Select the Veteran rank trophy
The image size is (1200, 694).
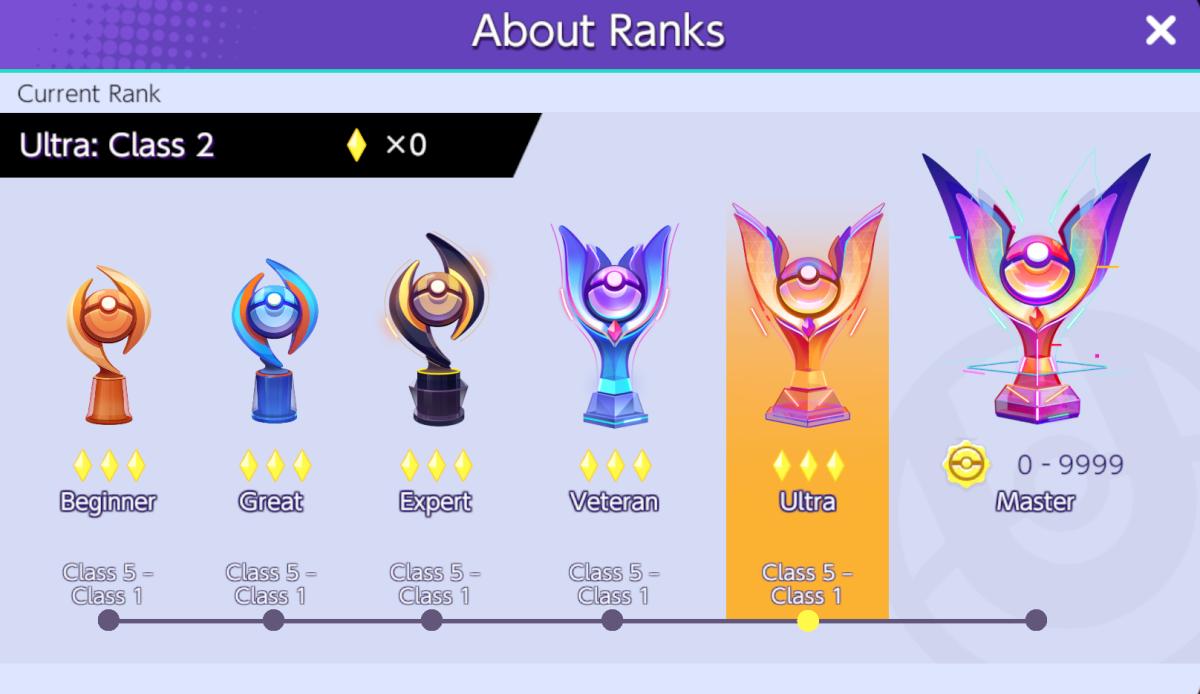coord(613,327)
